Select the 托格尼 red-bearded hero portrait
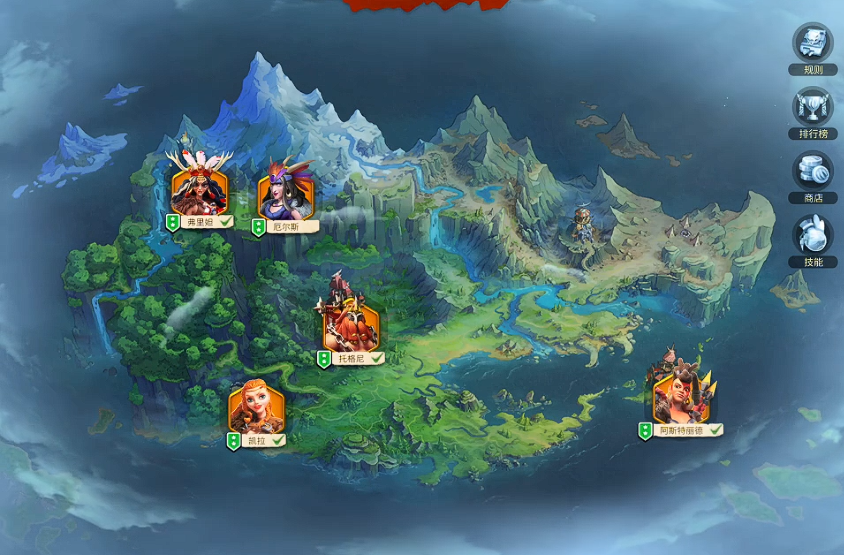 (351, 324)
